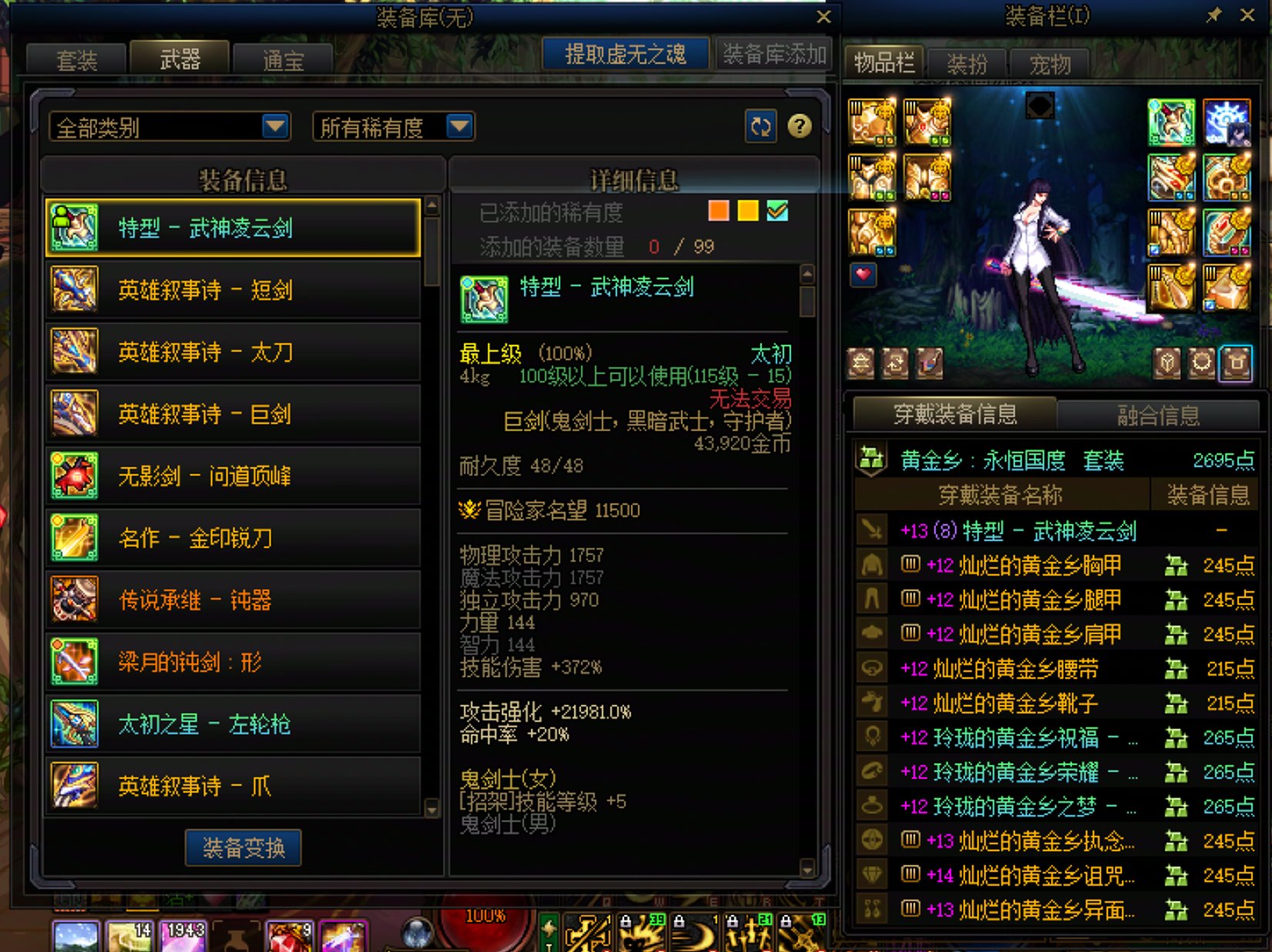Click the heart icon under the avatar slots

(x=862, y=276)
